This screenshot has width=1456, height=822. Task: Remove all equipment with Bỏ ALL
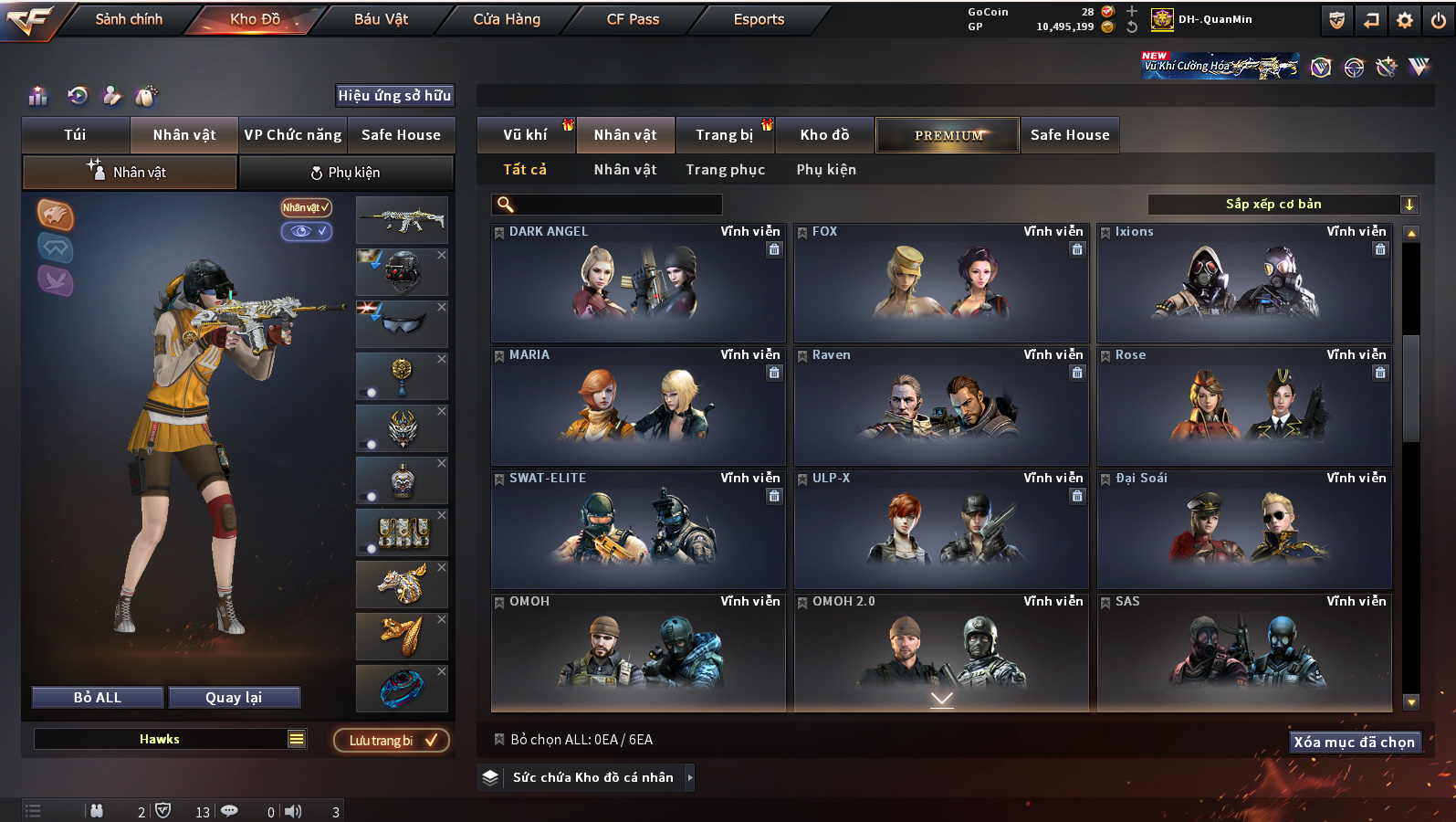click(98, 698)
